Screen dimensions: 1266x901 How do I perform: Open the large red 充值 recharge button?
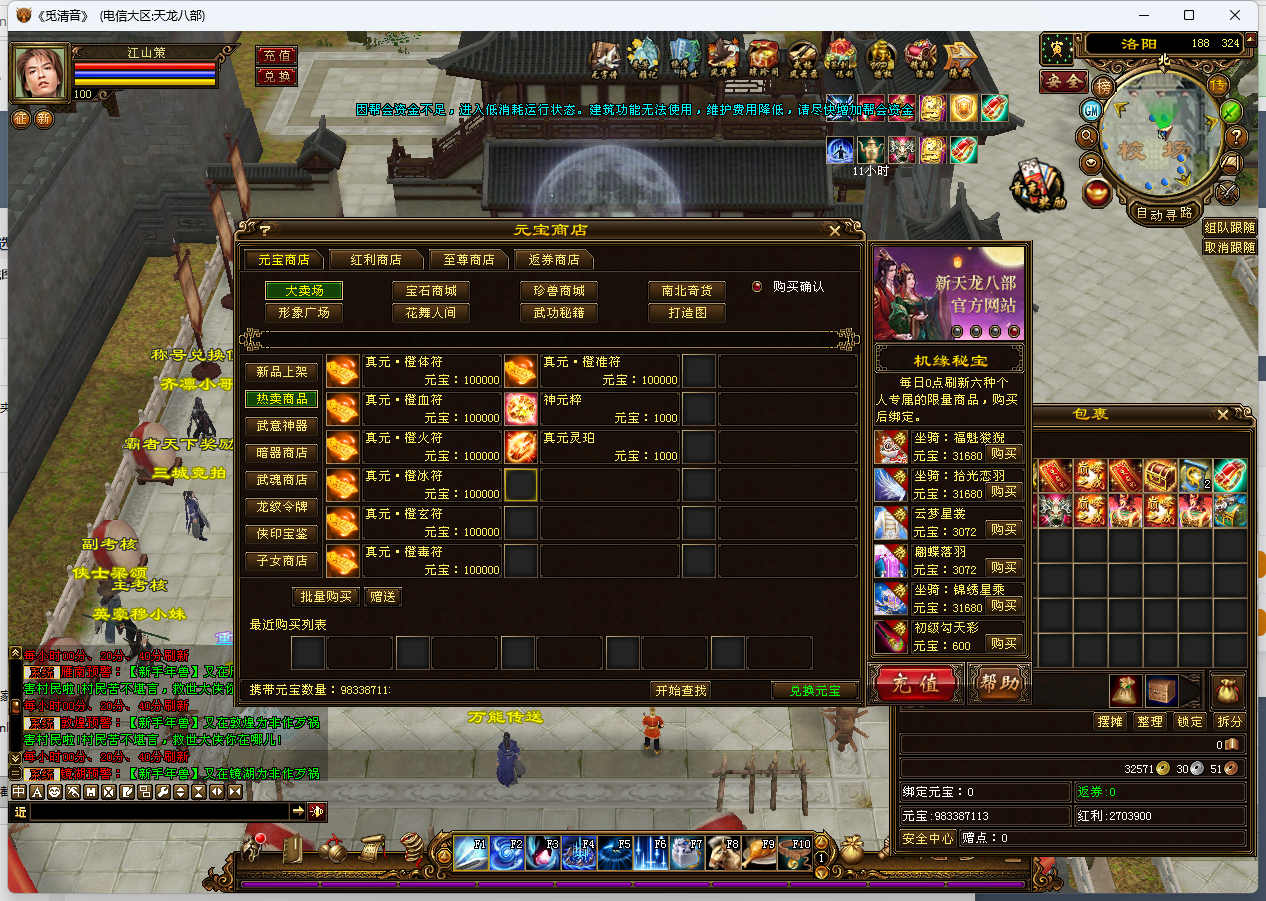pos(916,684)
